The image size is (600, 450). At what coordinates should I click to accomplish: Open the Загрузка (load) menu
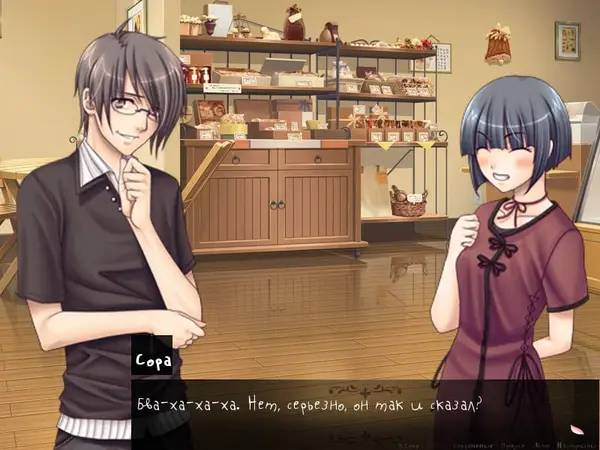point(512,441)
